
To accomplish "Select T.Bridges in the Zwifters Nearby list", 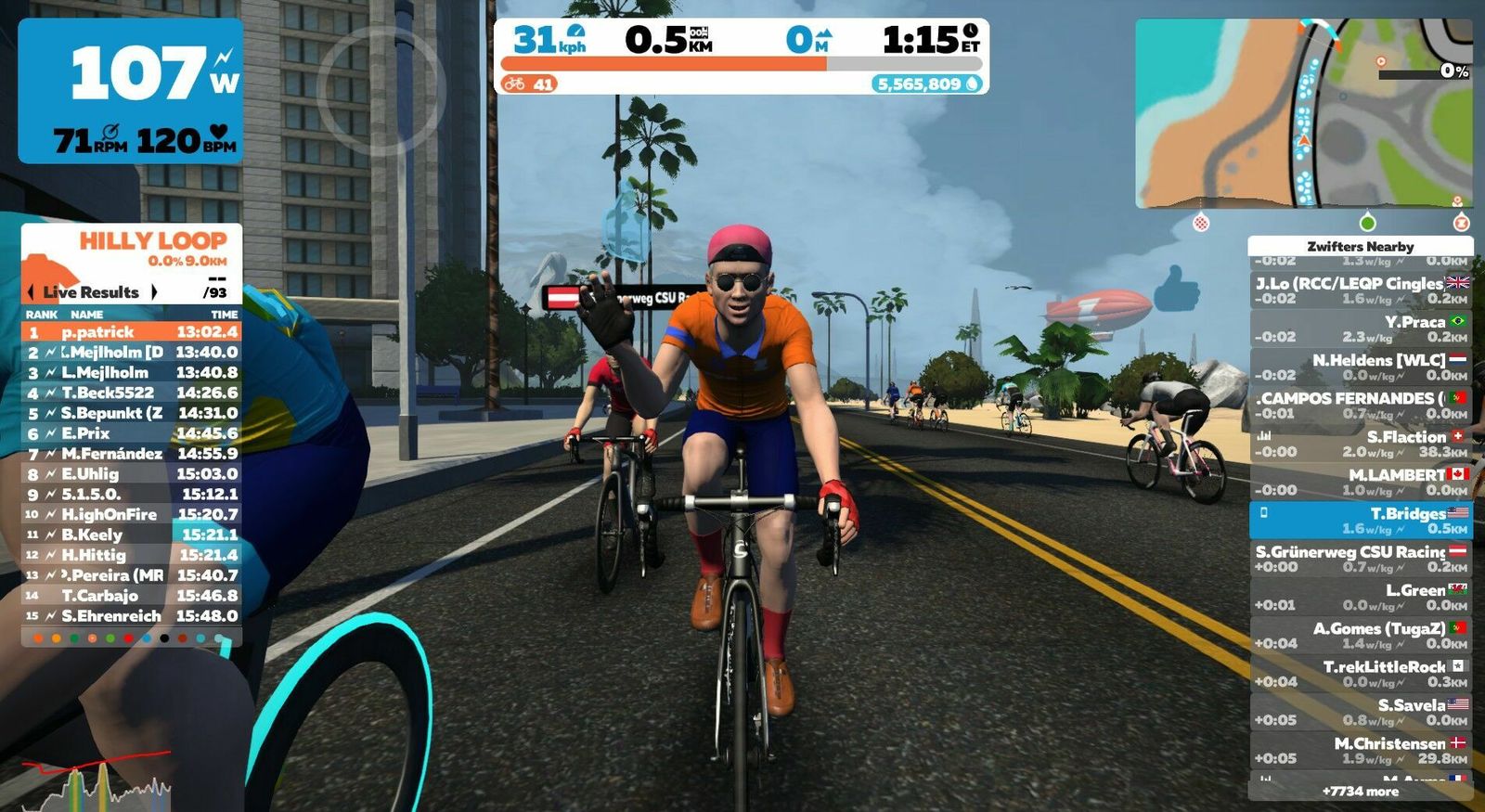I will click(x=1360, y=520).
